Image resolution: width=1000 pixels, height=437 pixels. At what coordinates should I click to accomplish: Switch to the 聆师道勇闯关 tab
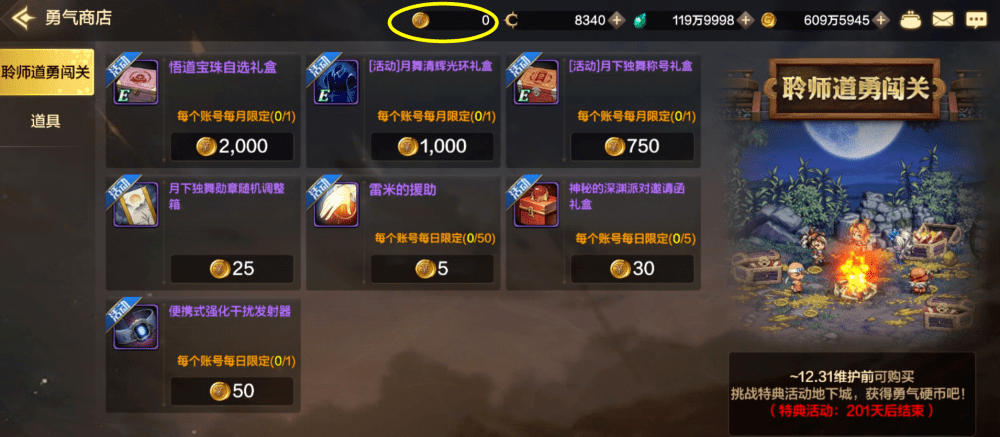pos(46,72)
